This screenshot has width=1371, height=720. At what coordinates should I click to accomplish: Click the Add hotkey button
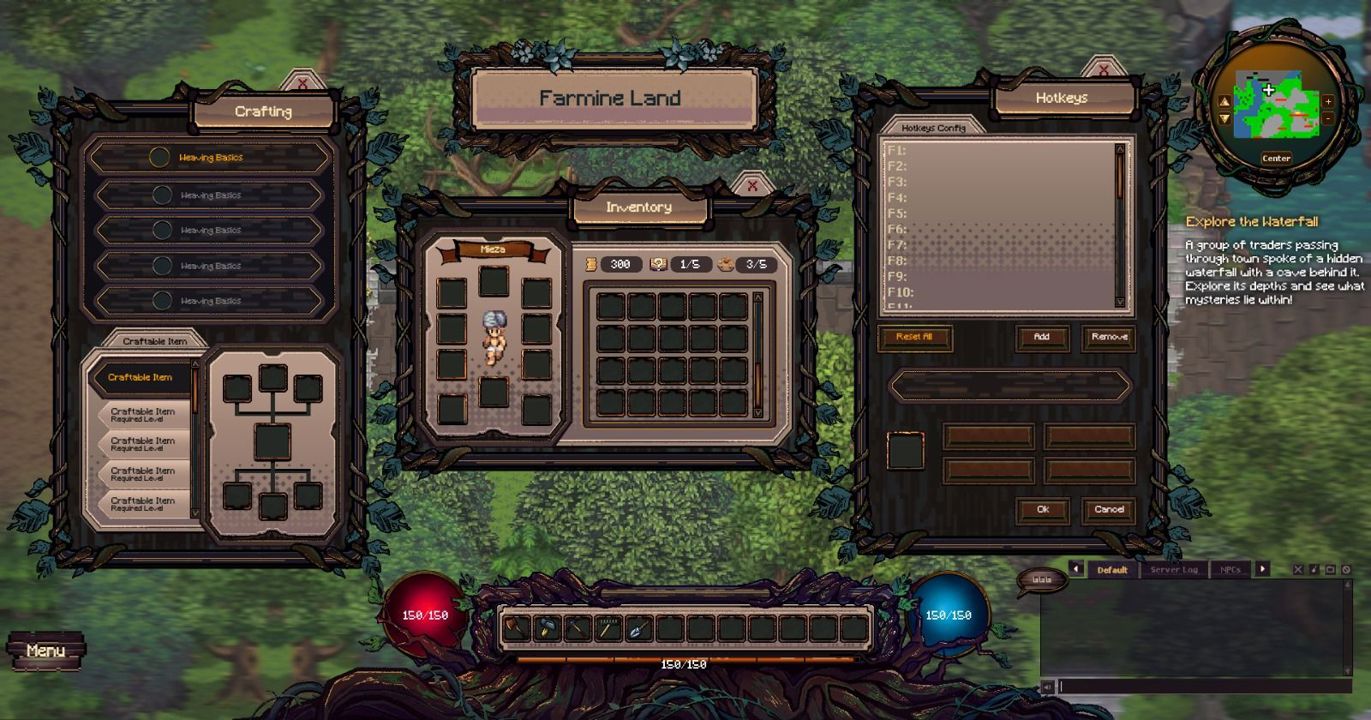tap(1041, 337)
